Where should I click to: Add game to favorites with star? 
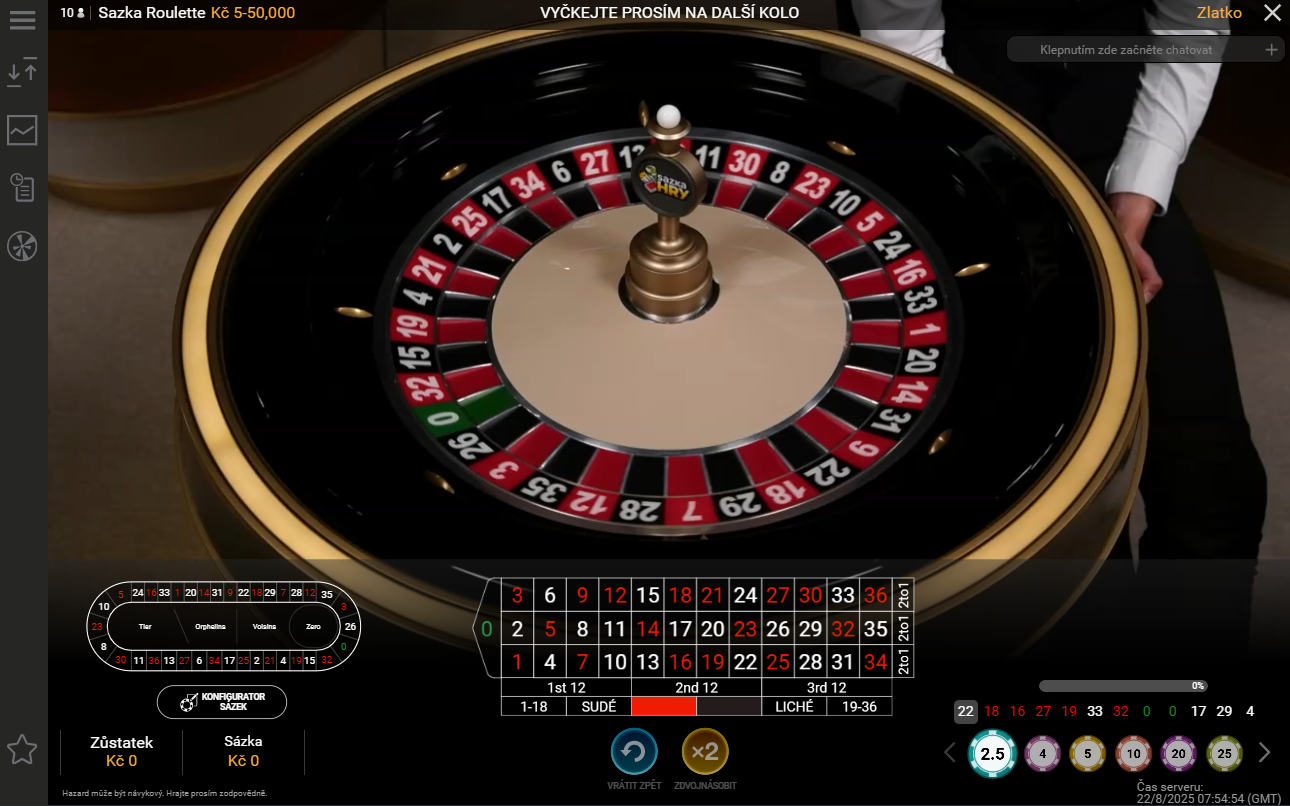[x=22, y=749]
